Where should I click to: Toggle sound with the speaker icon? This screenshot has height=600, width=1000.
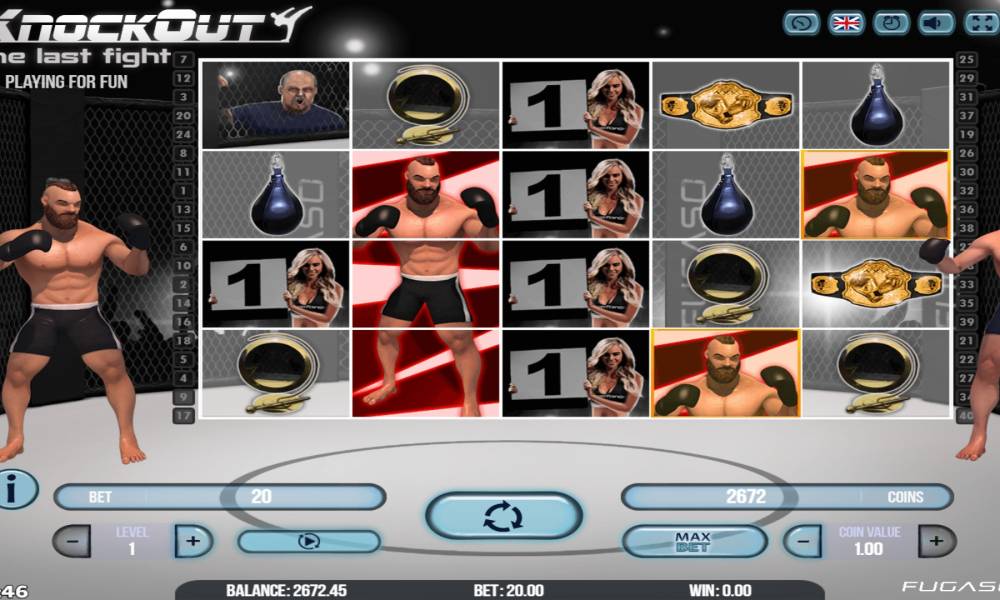(937, 23)
